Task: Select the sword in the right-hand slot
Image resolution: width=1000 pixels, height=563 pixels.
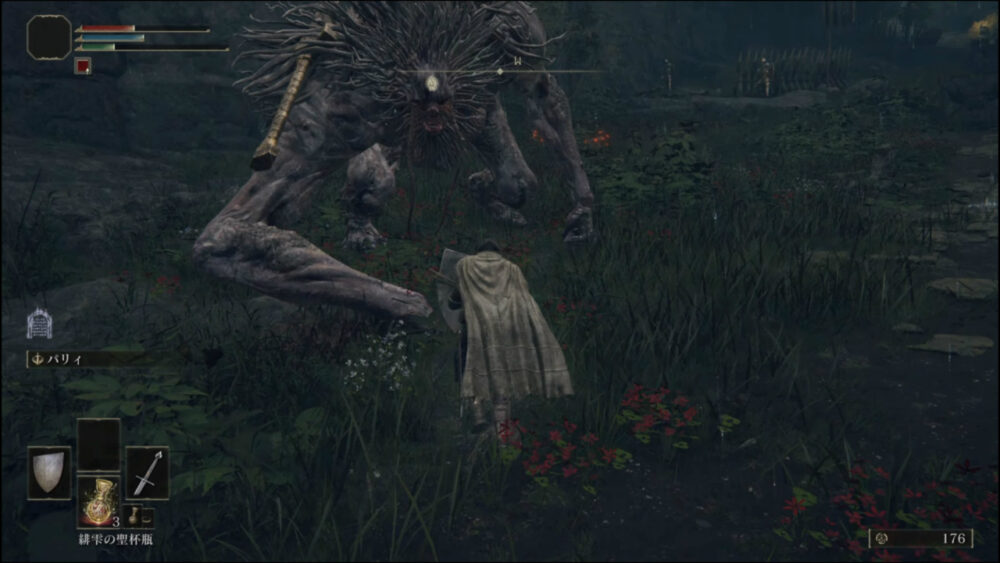Action: [147, 473]
